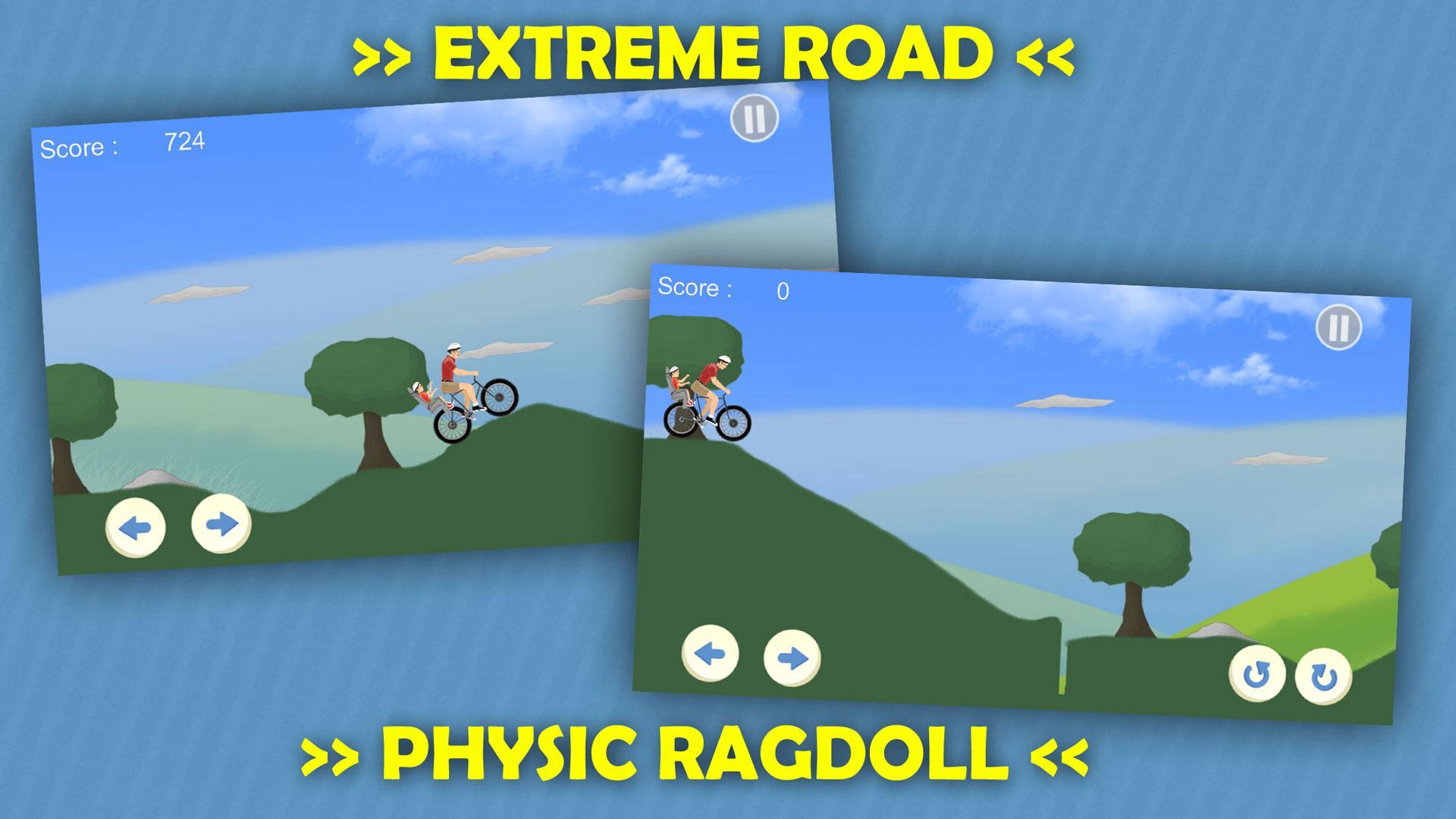The height and width of the screenshot is (819, 1456).
Task: Click the Score 724 counter value
Action: click(x=184, y=140)
